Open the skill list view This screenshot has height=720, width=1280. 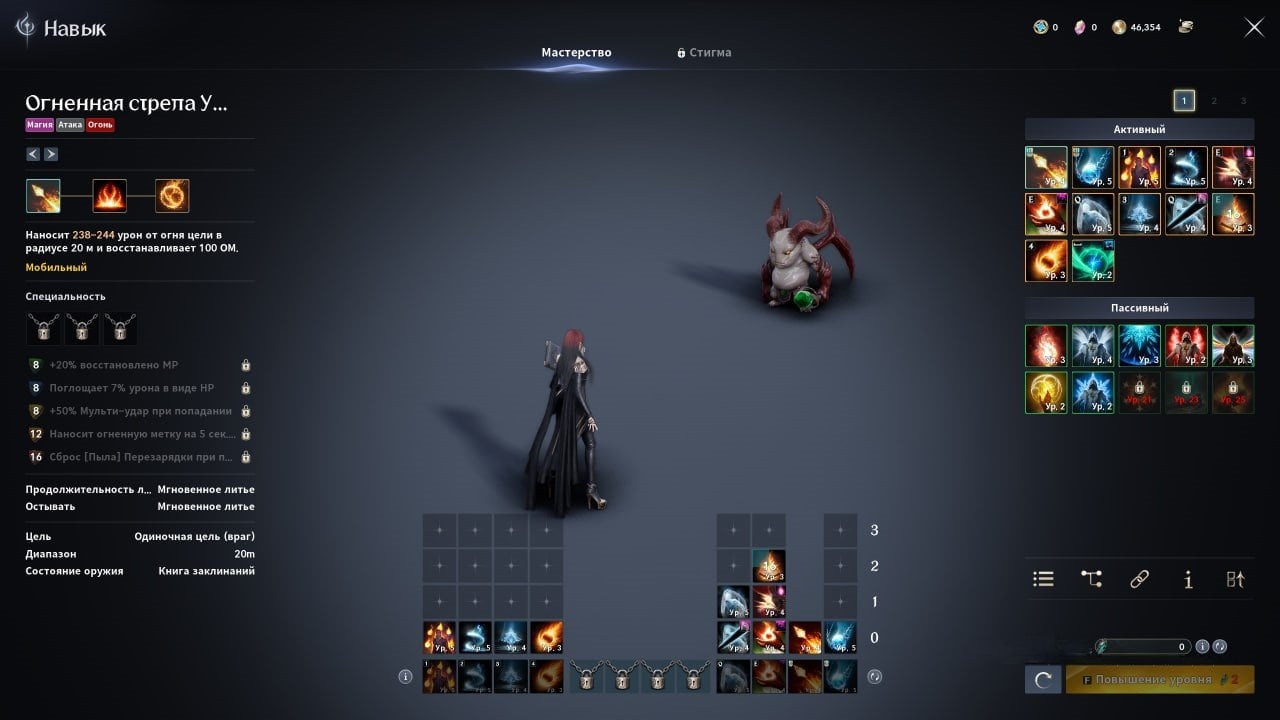pos(1043,579)
